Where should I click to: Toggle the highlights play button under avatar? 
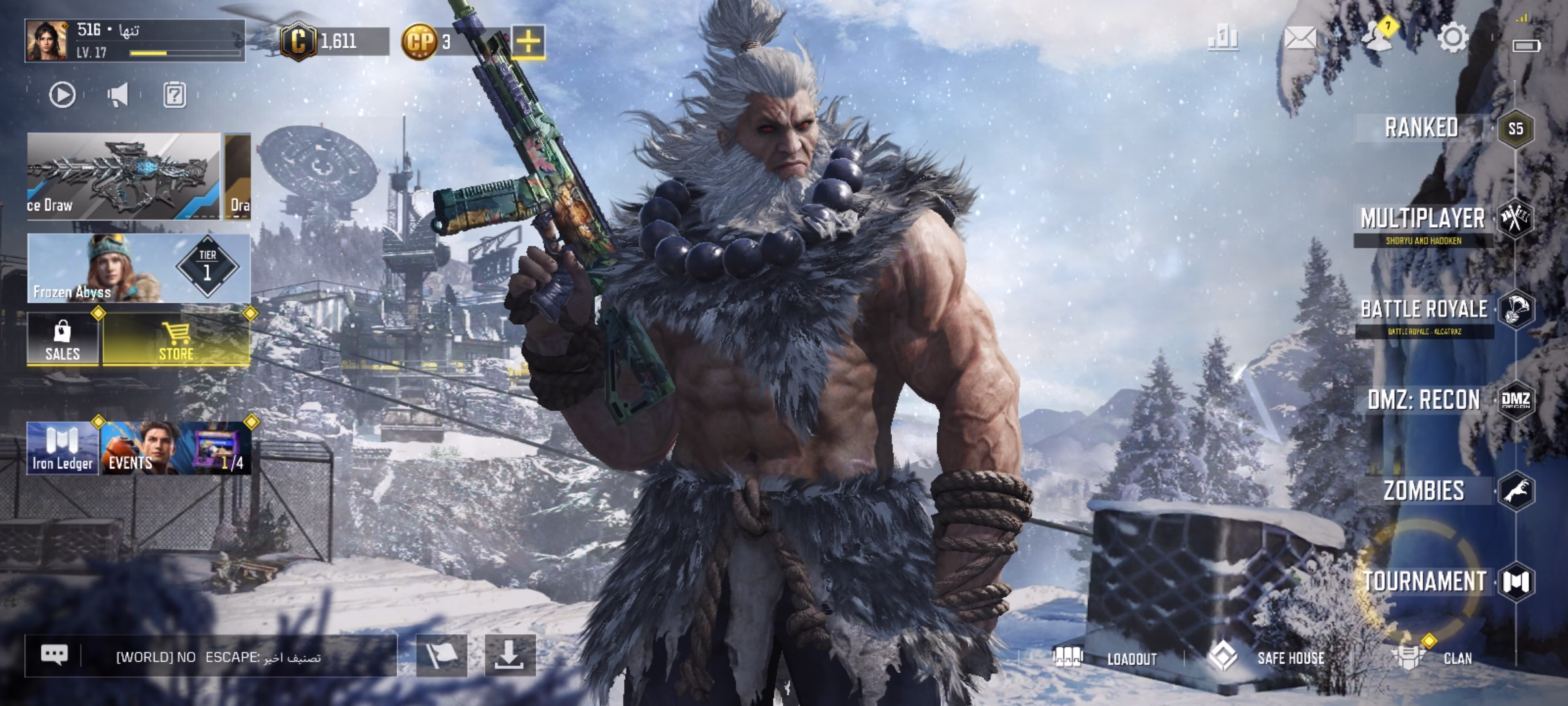pos(62,95)
